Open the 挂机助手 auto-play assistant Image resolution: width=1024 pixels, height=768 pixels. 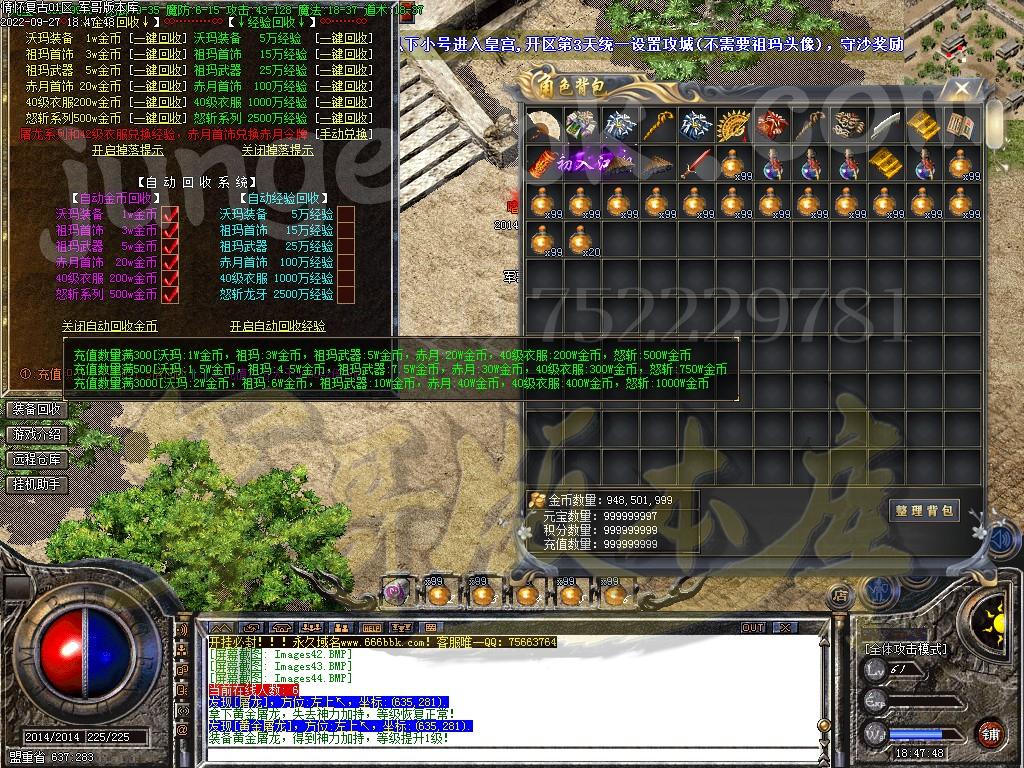[x=37, y=484]
